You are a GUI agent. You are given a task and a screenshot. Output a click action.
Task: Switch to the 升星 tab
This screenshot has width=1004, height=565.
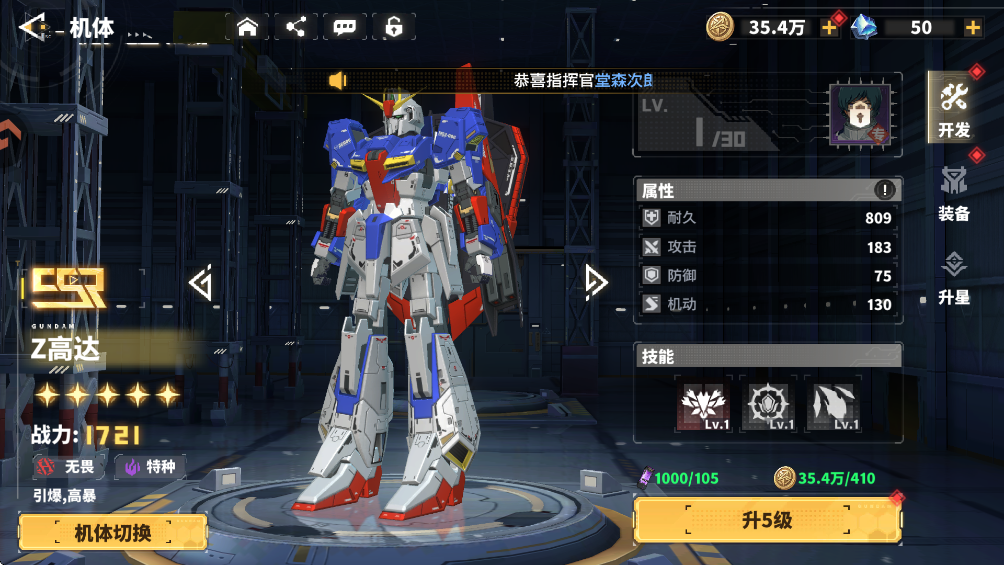click(954, 277)
